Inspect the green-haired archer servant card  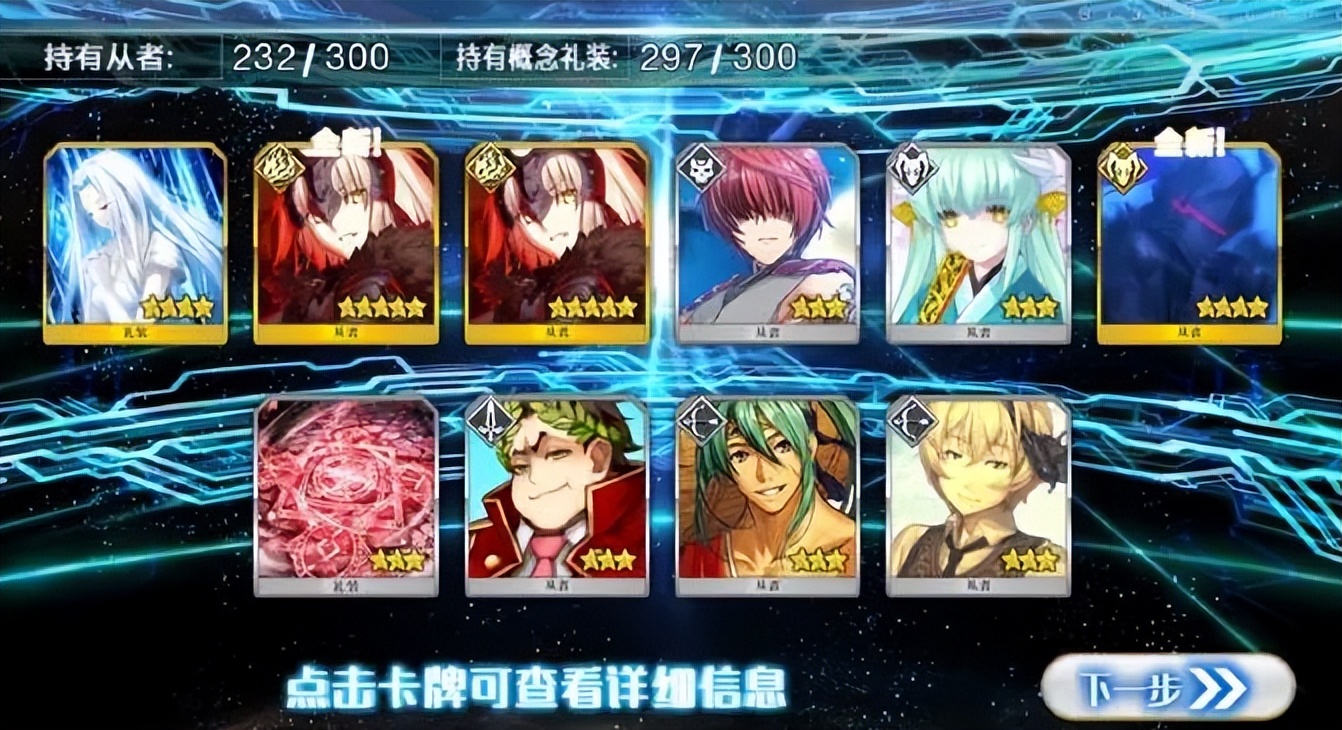767,495
